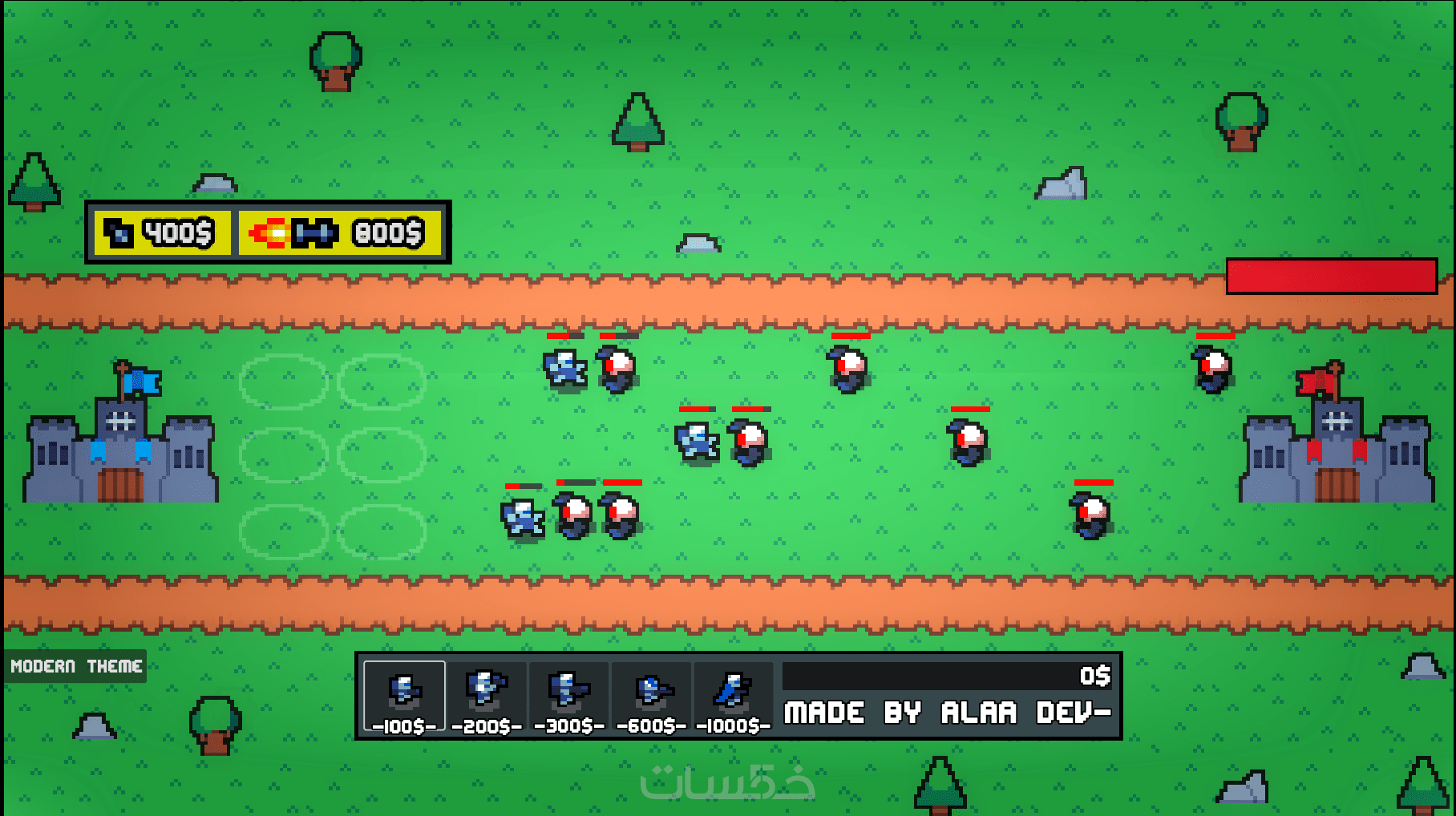The image size is (1456, 816).
Task: Choose the 200$ unit slot
Action: [487, 696]
